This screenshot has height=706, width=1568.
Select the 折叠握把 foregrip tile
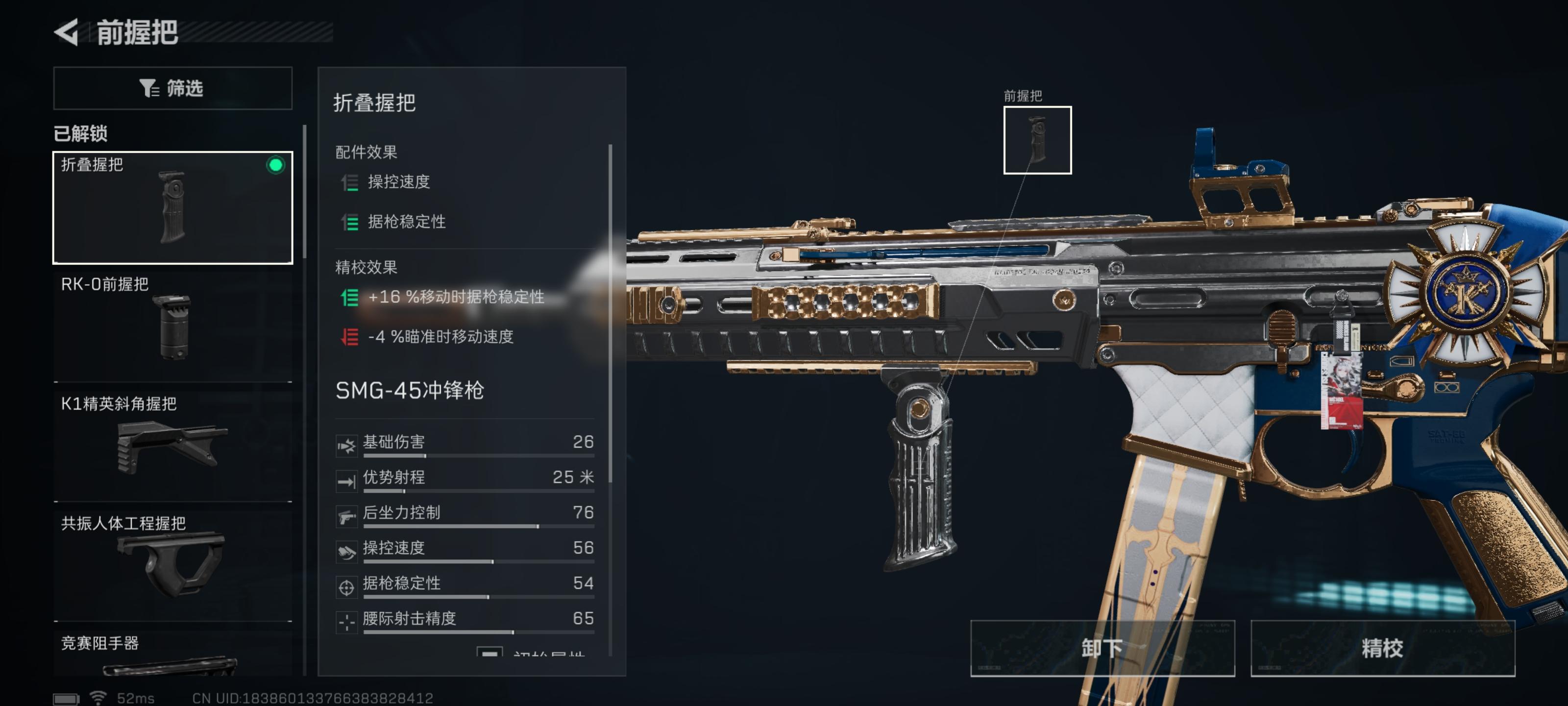coord(173,208)
